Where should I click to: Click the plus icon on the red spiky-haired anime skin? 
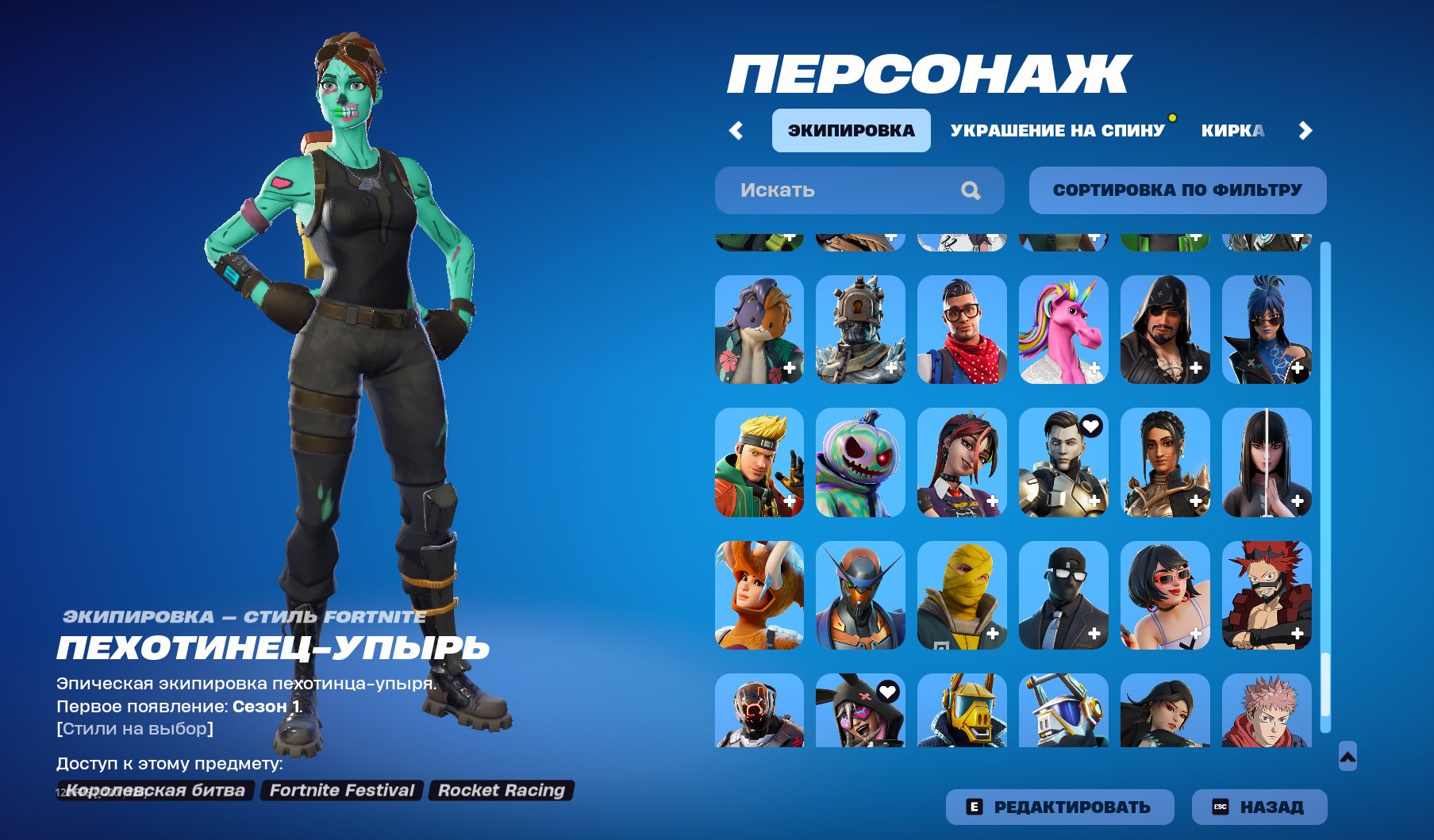(x=1297, y=633)
